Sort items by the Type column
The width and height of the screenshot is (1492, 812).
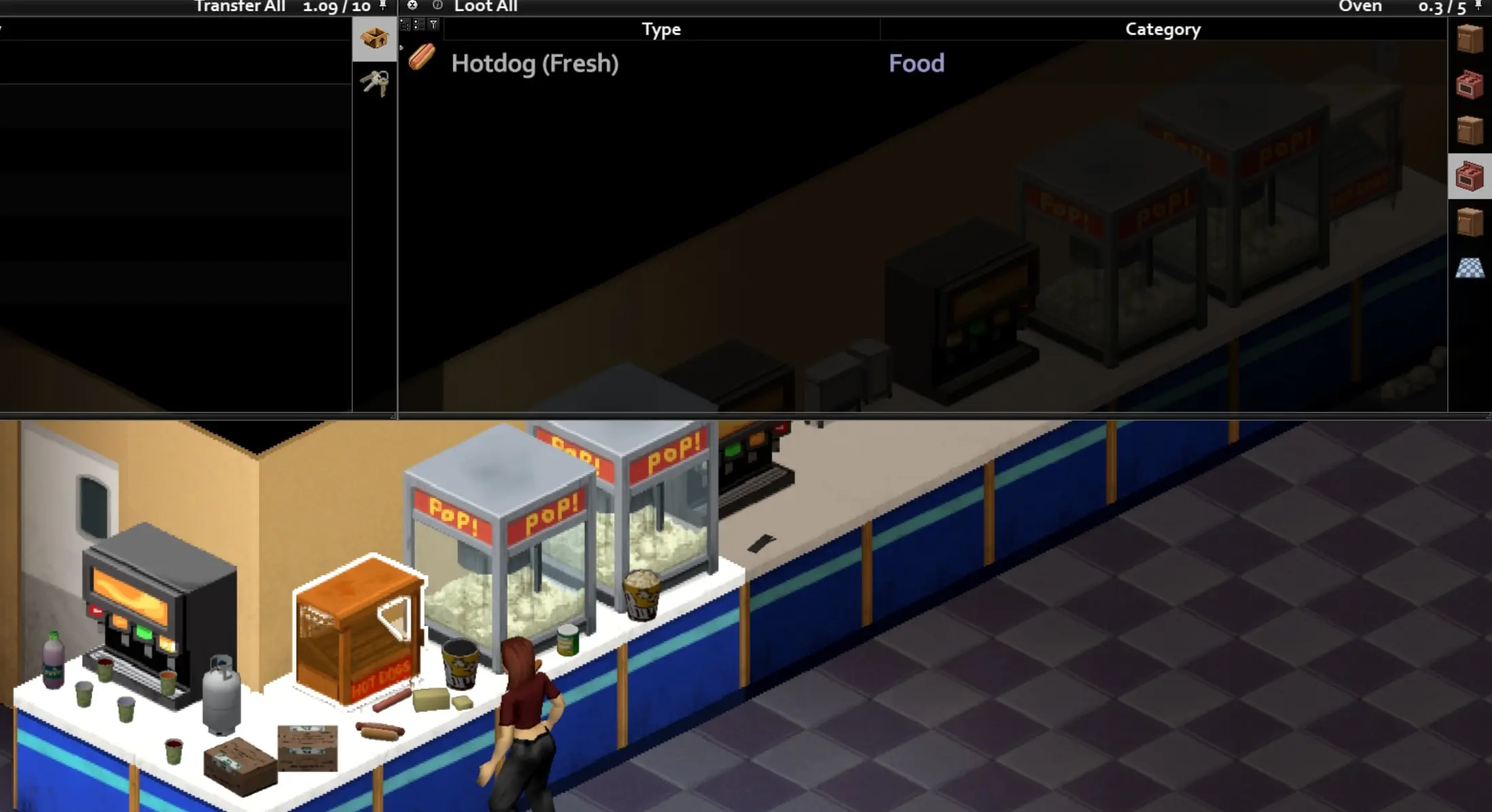click(661, 29)
